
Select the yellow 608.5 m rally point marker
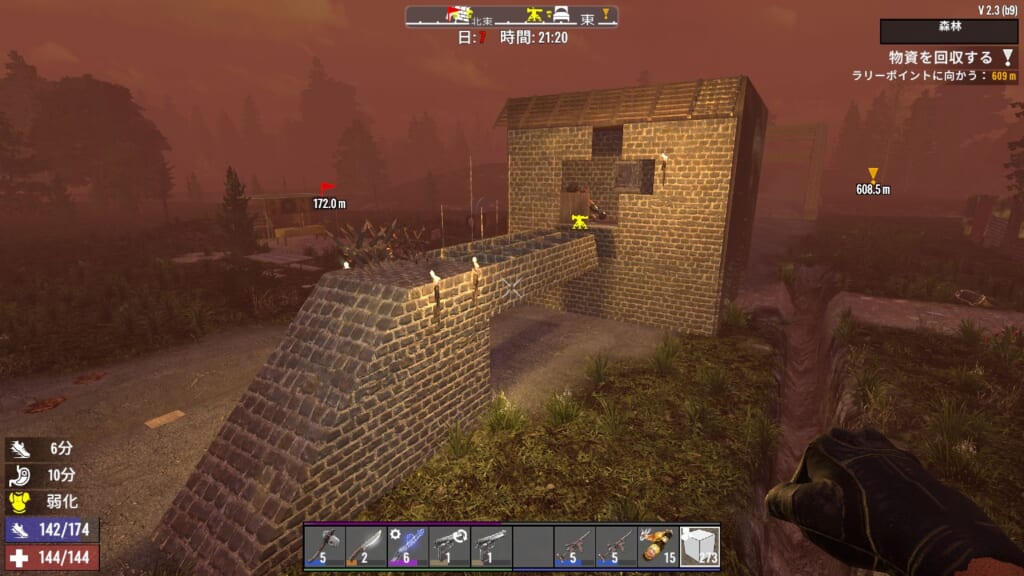click(873, 174)
